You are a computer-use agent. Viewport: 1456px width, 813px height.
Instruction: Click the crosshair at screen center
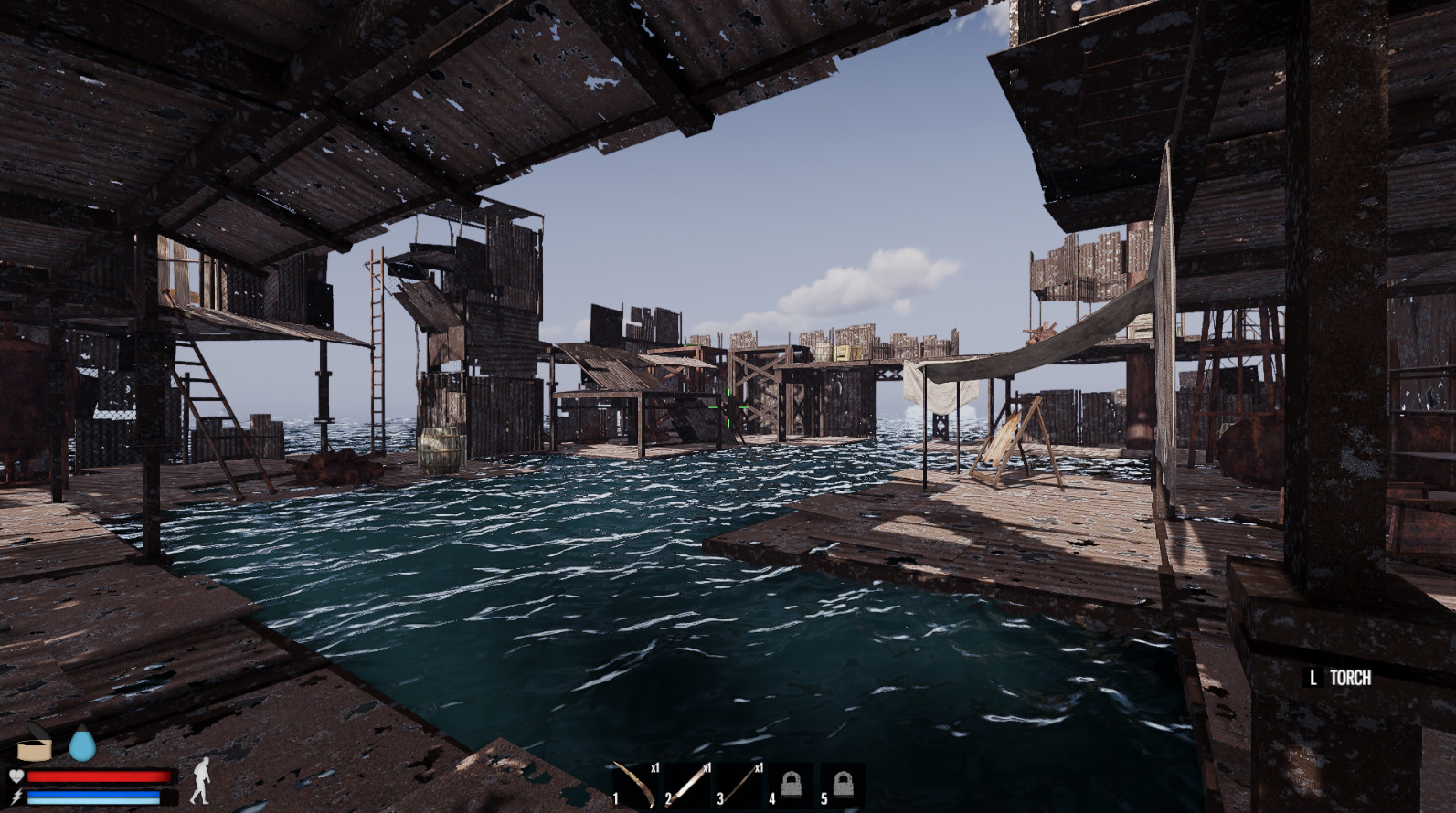pyautogui.click(x=728, y=406)
